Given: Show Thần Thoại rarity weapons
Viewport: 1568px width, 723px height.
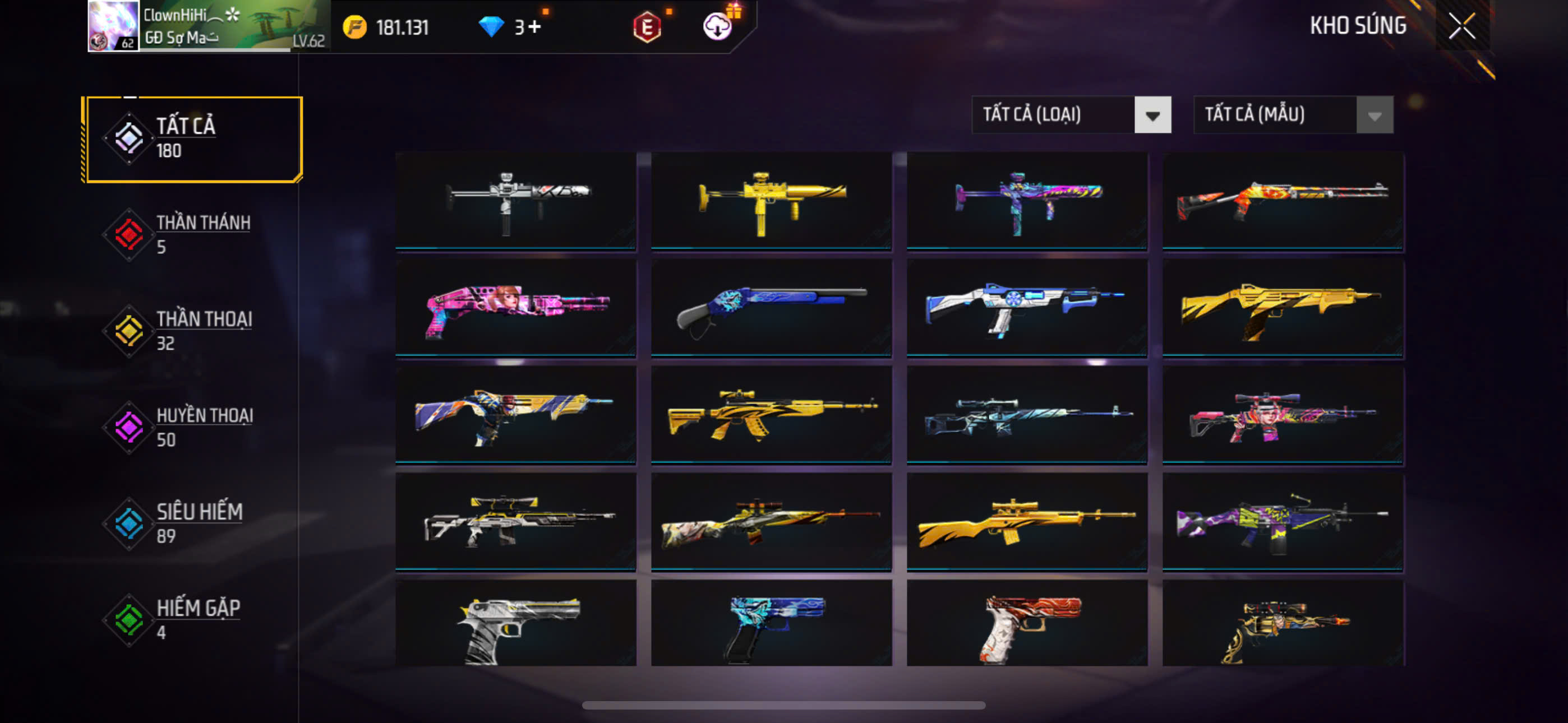Looking at the screenshot, I should tap(193, 331).
